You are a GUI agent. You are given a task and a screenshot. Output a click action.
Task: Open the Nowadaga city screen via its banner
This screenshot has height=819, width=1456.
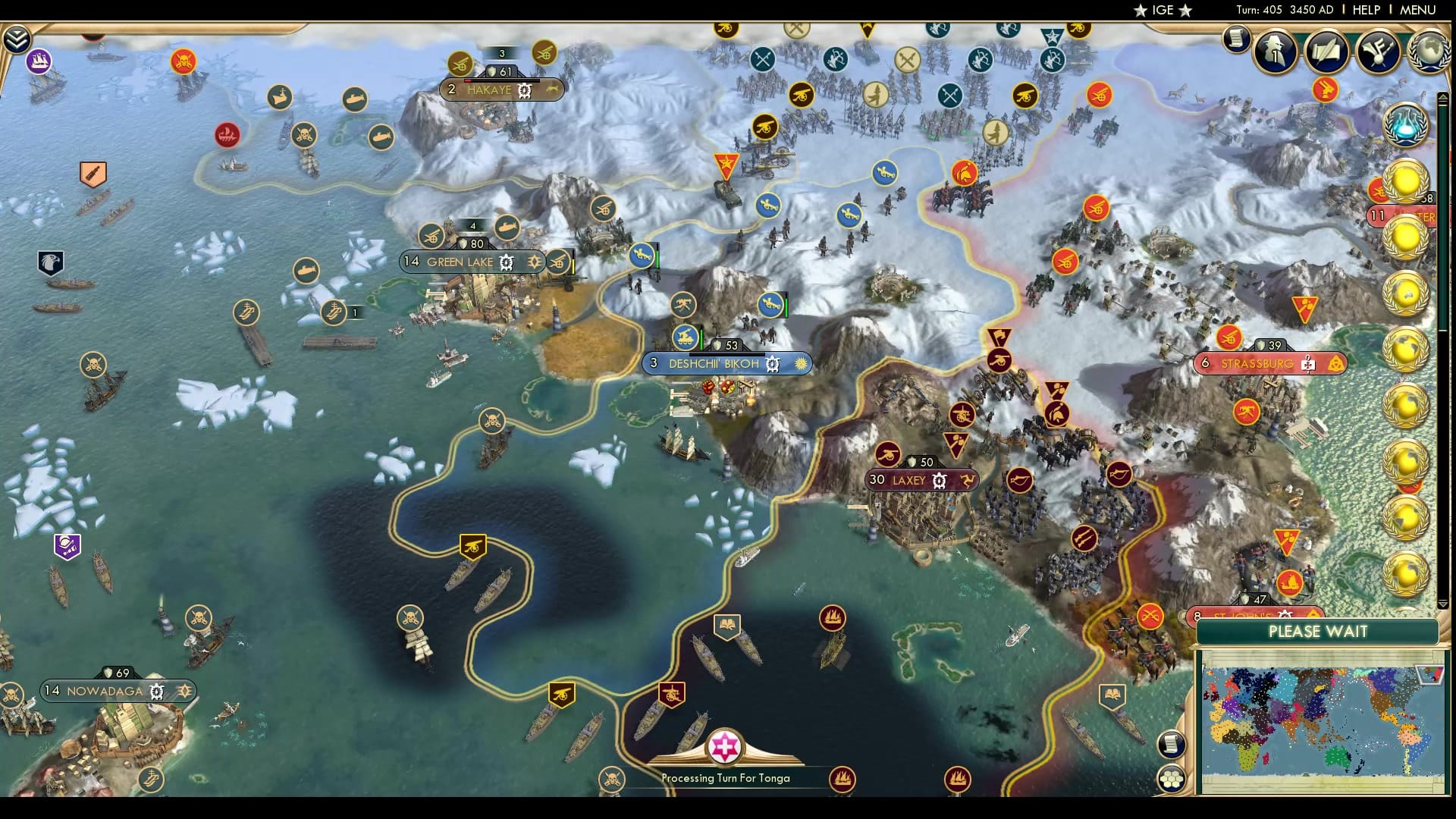[x=105, y=691]
